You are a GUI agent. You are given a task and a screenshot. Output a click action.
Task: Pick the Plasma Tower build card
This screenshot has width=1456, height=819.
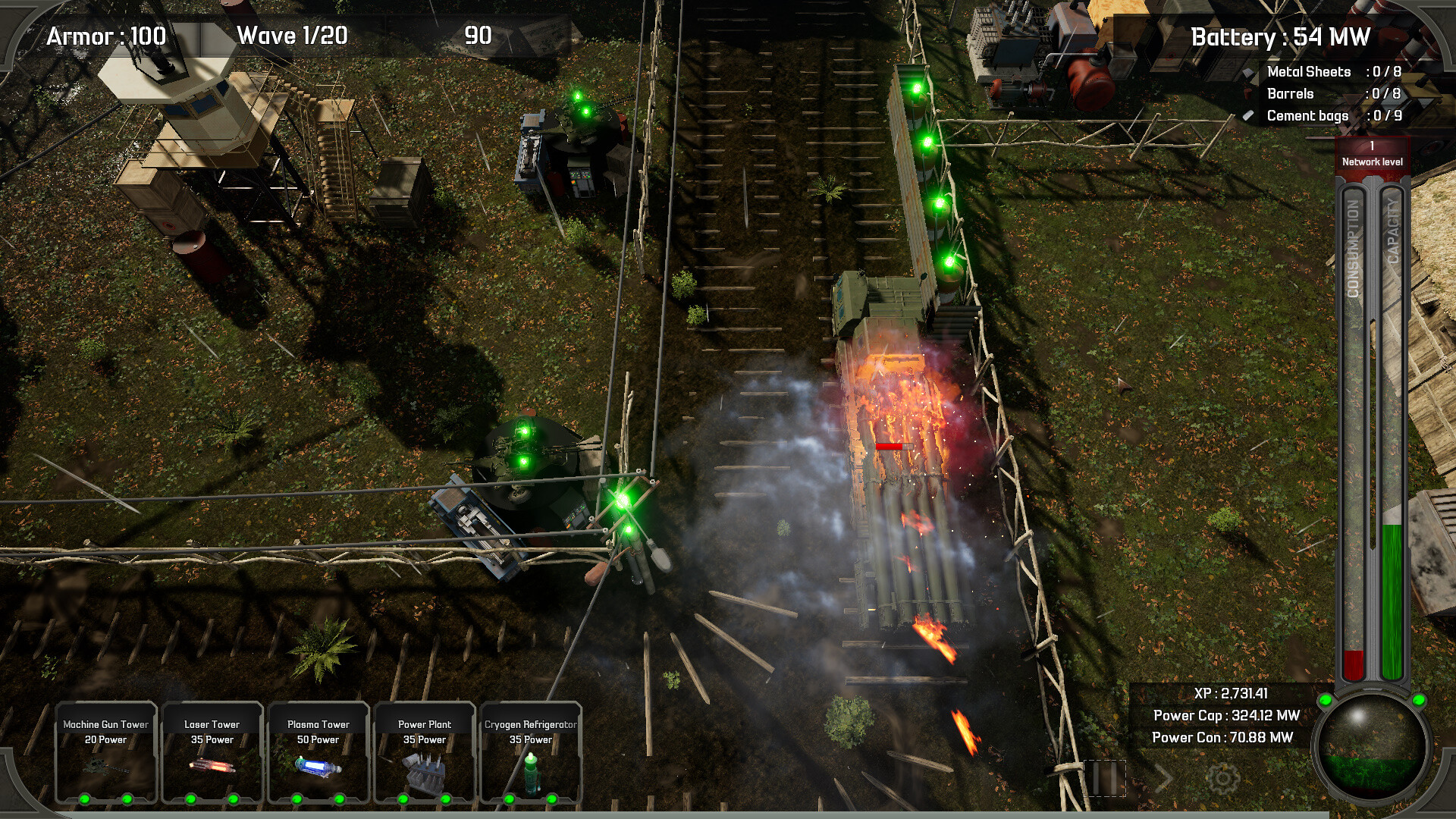click(318, 753)
